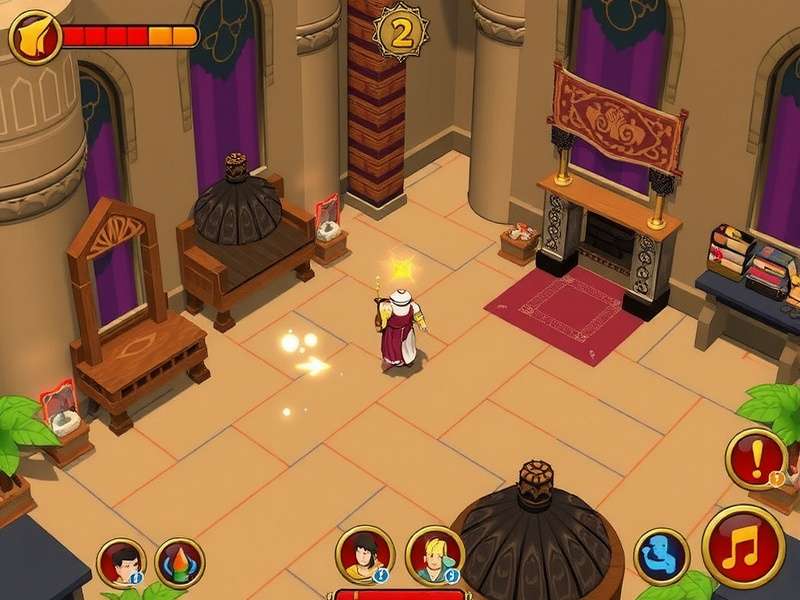Choose the blond-haired character portrait
800x600 pixels.
(435, 556)
